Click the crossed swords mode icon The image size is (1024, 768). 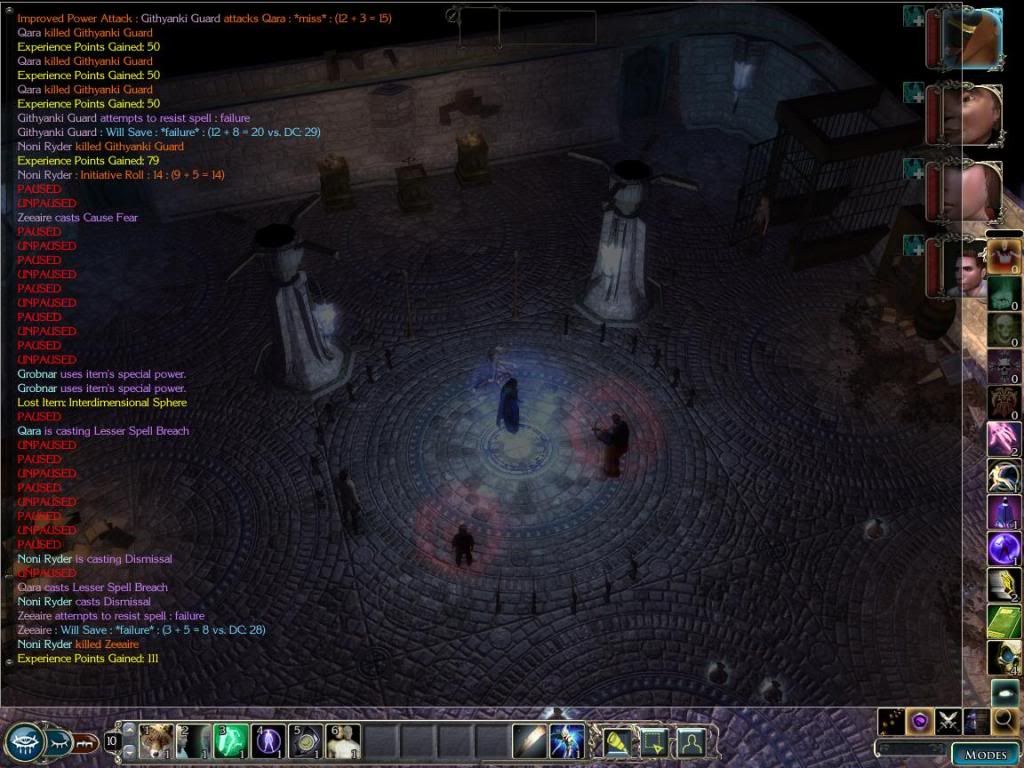[948, 720]
